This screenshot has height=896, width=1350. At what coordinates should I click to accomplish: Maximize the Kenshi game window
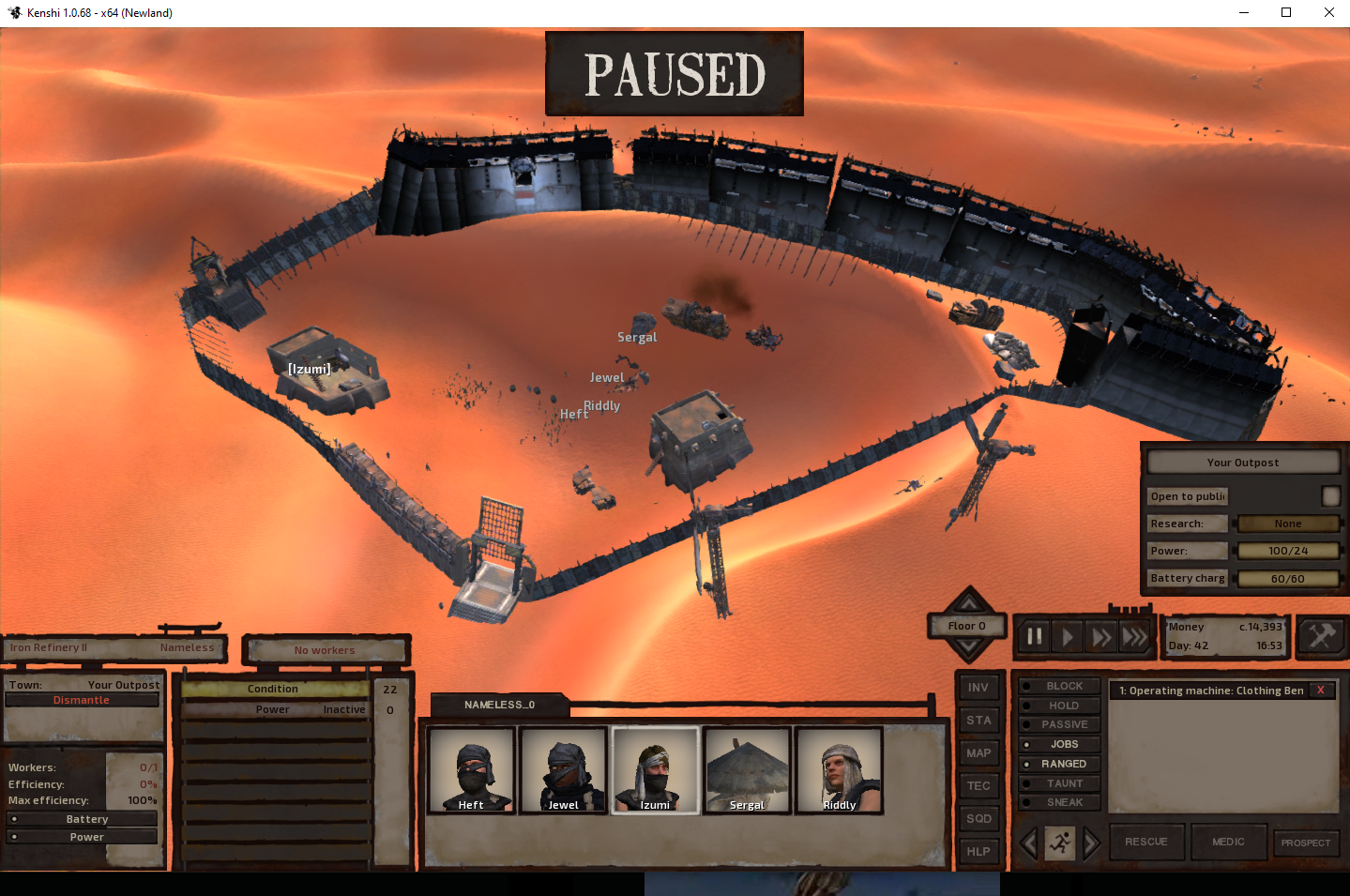(1286, 12)
